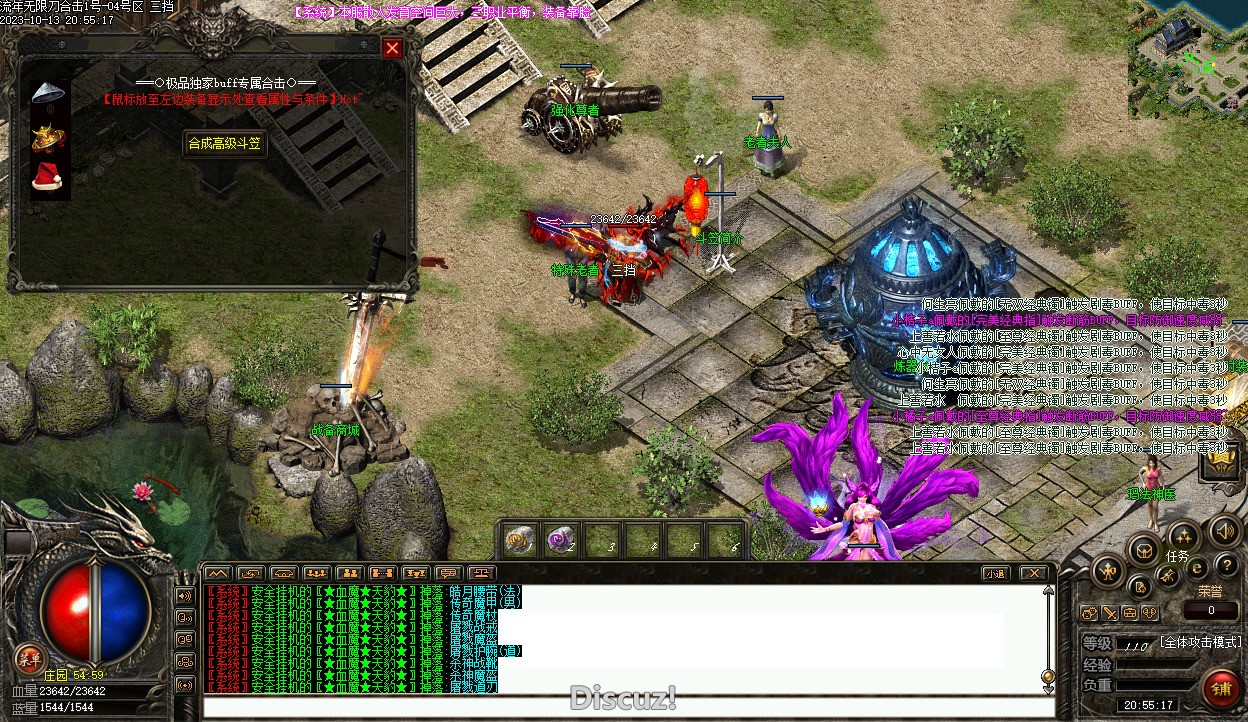Image resolution: width=1248 pixels, height=722 pixels.
Task: Select the red Santa hat item
Action: 47,178
